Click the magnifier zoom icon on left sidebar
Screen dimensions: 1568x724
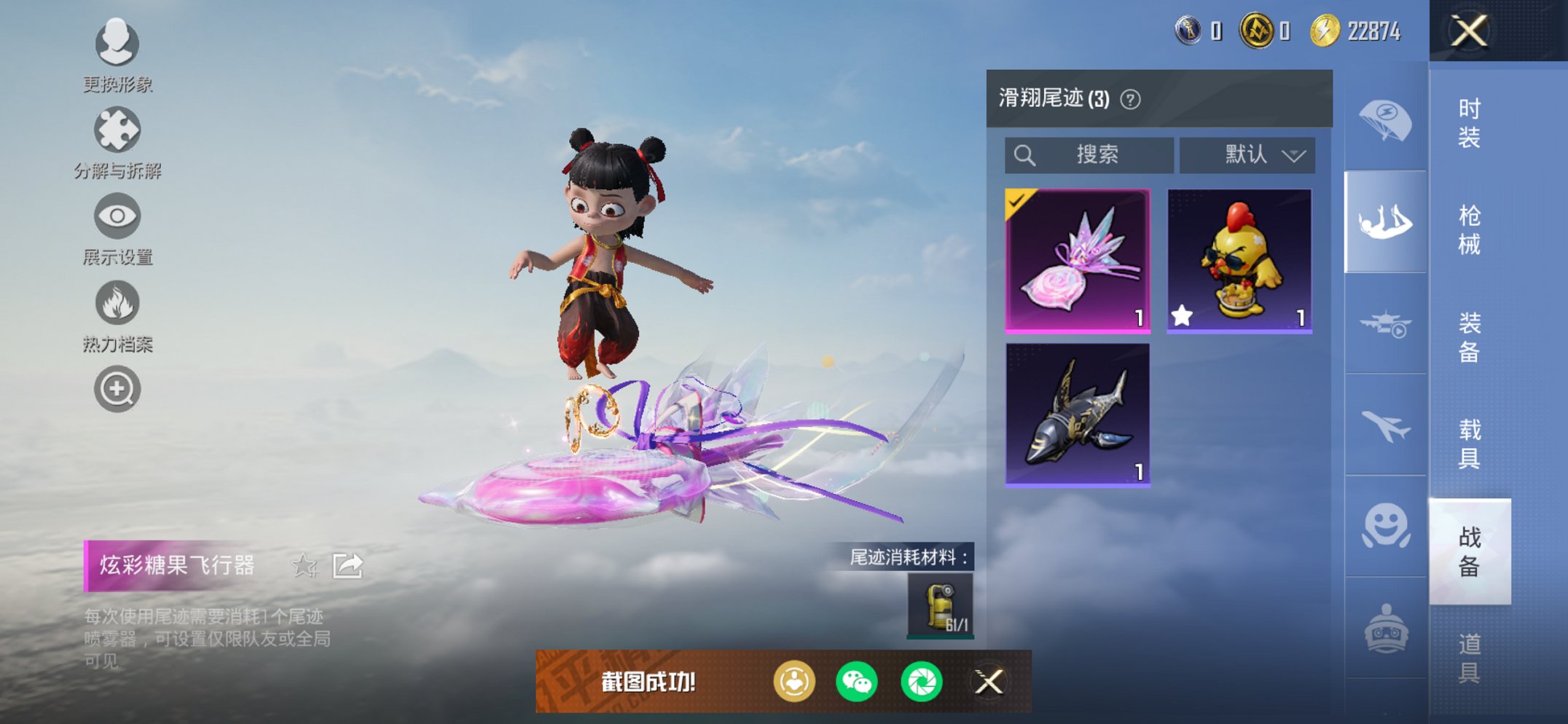click(117, 388)
